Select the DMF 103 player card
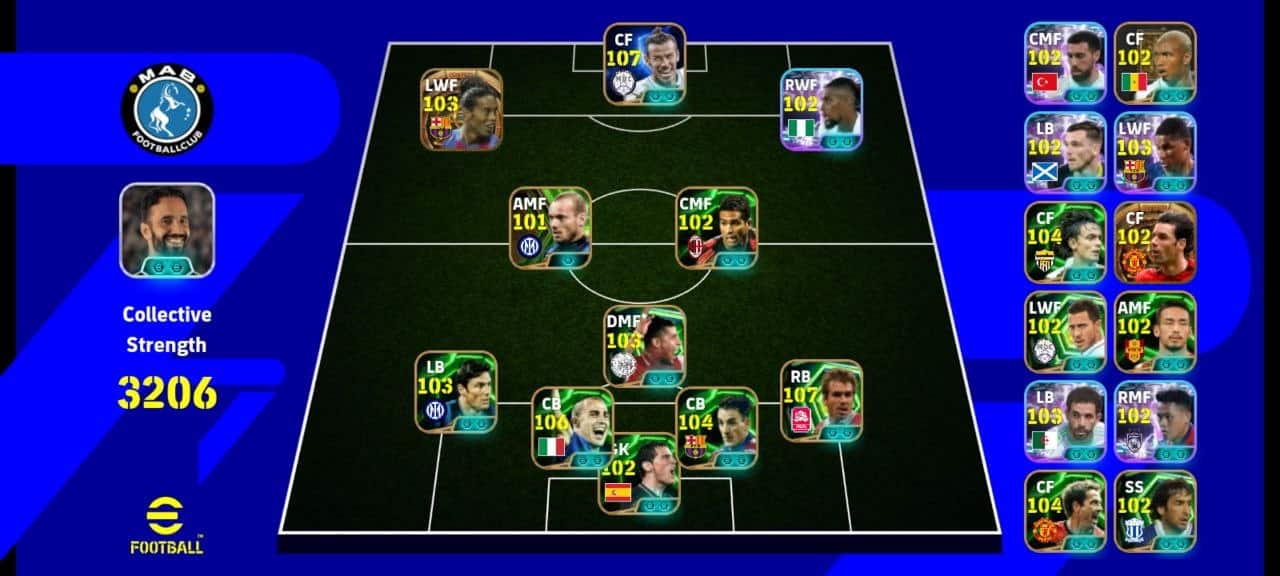The image size is (1280, 576). (x=645, y=346)
